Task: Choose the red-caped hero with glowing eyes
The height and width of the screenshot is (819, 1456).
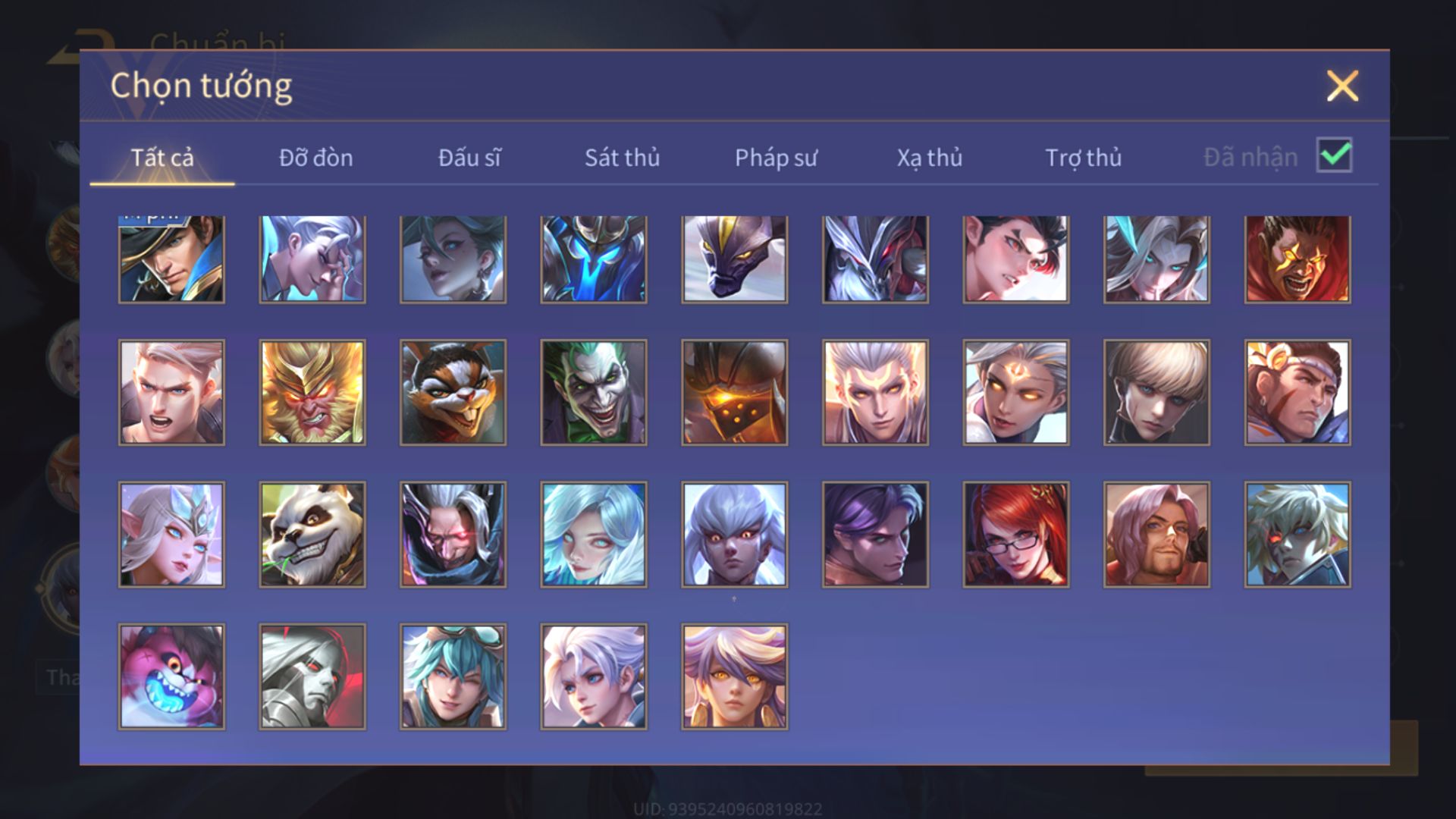Action: pos(1298,259)
